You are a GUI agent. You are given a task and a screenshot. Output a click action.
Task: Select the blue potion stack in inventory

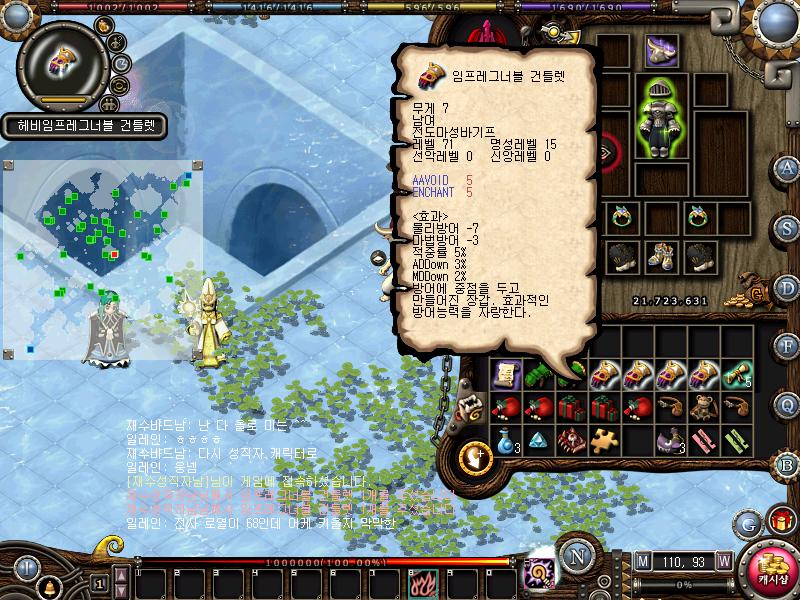click(x=505, y=439)
